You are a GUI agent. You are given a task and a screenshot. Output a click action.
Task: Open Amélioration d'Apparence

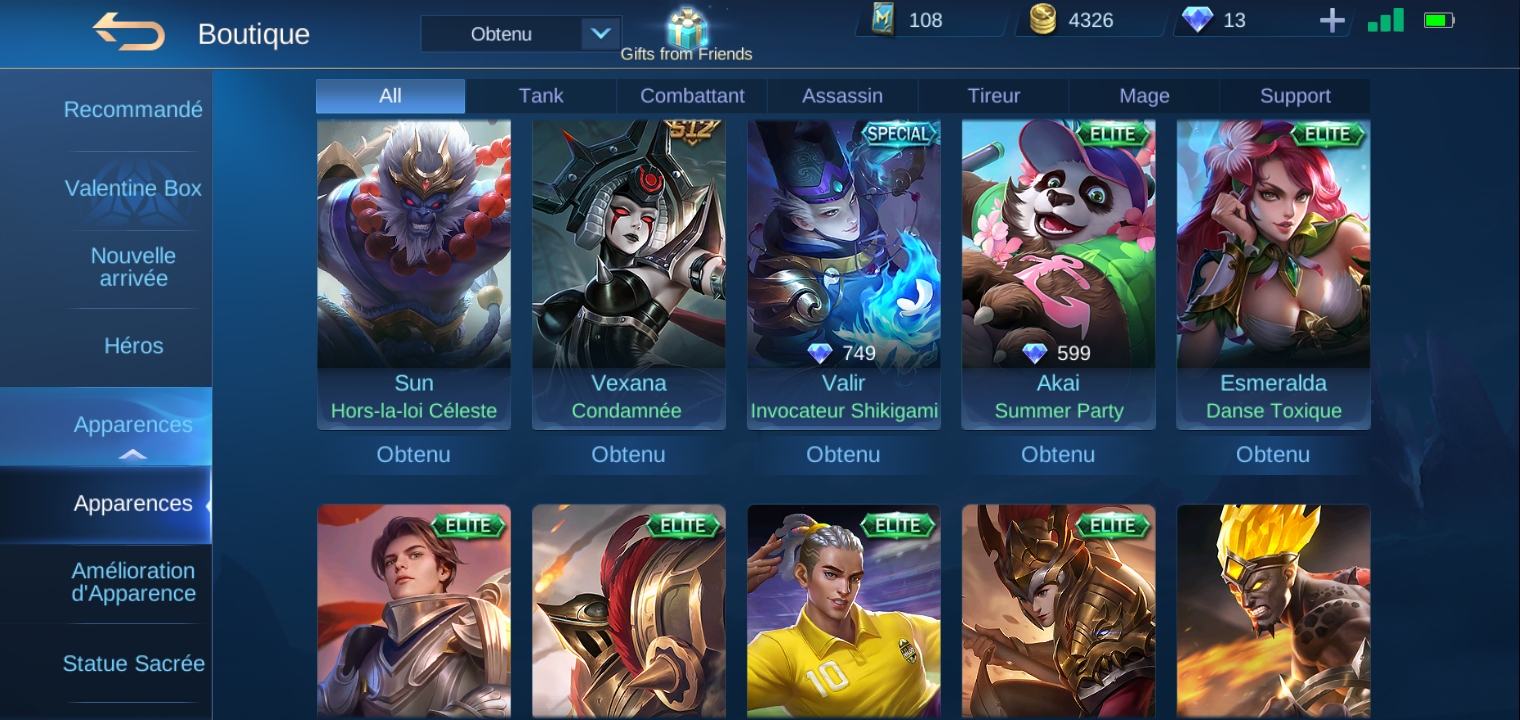tap(133, 582)
